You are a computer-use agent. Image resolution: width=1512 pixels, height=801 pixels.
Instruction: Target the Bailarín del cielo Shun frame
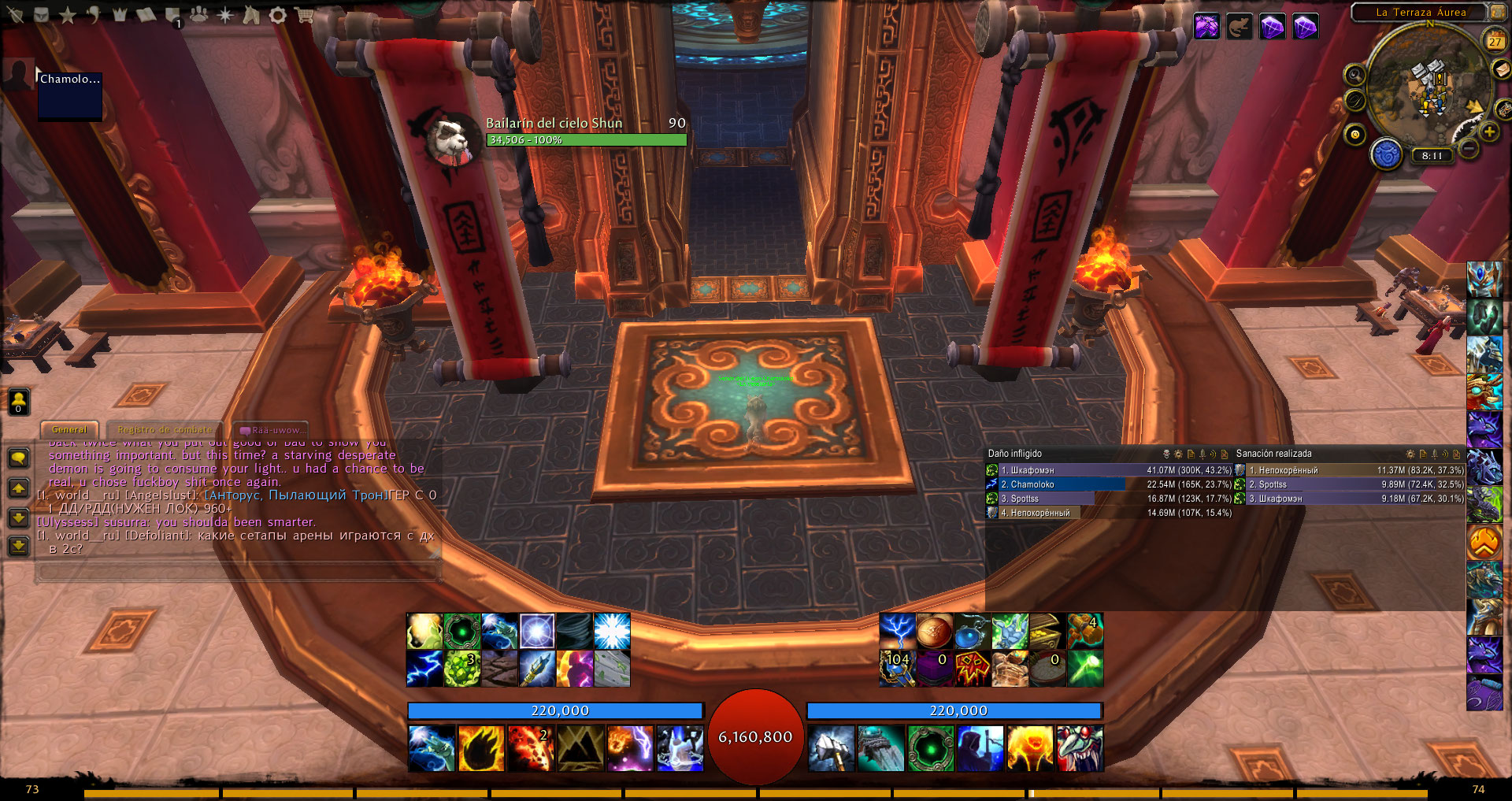pos(586,132)
